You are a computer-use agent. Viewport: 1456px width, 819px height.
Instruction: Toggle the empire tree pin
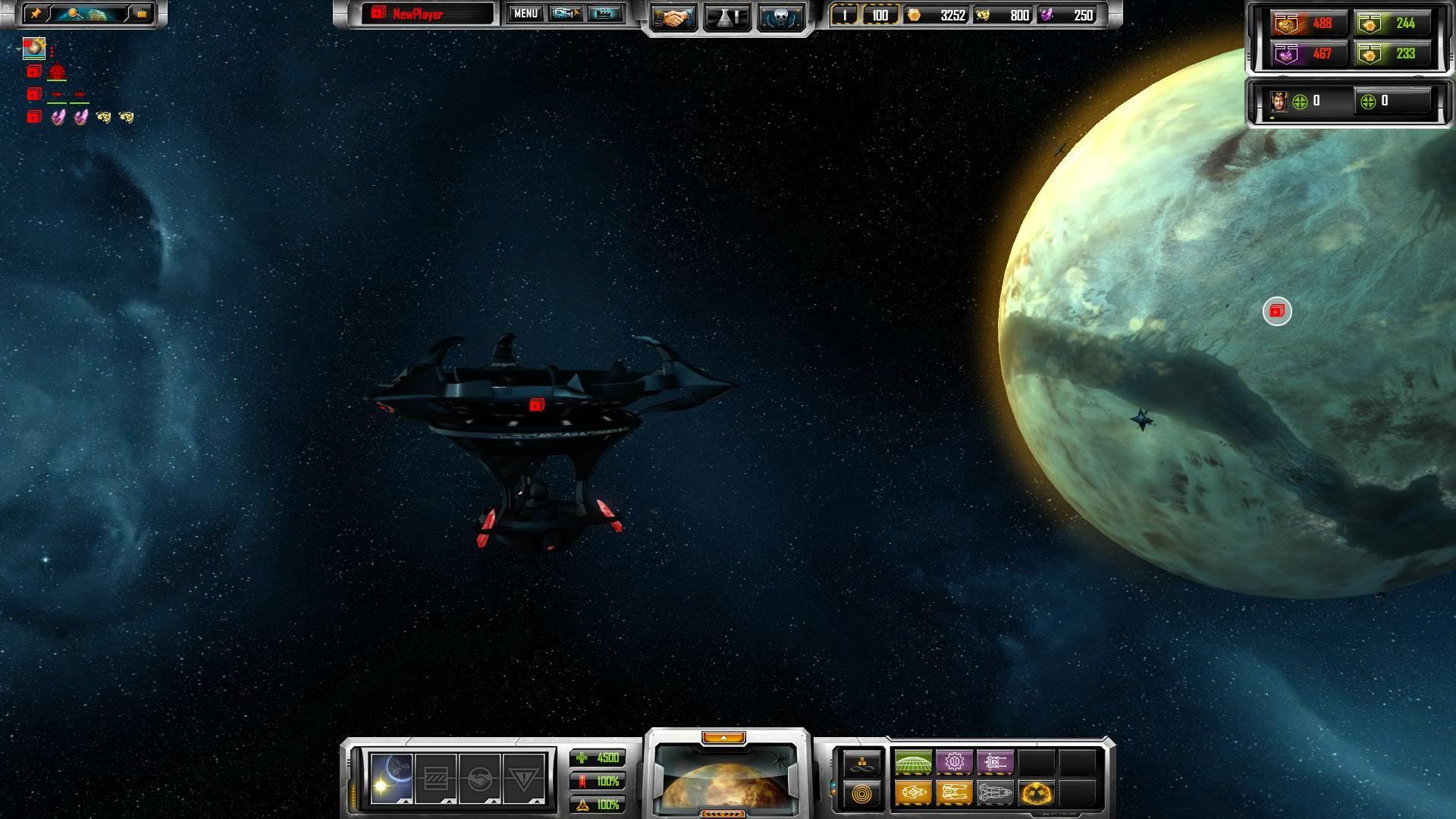36,14
